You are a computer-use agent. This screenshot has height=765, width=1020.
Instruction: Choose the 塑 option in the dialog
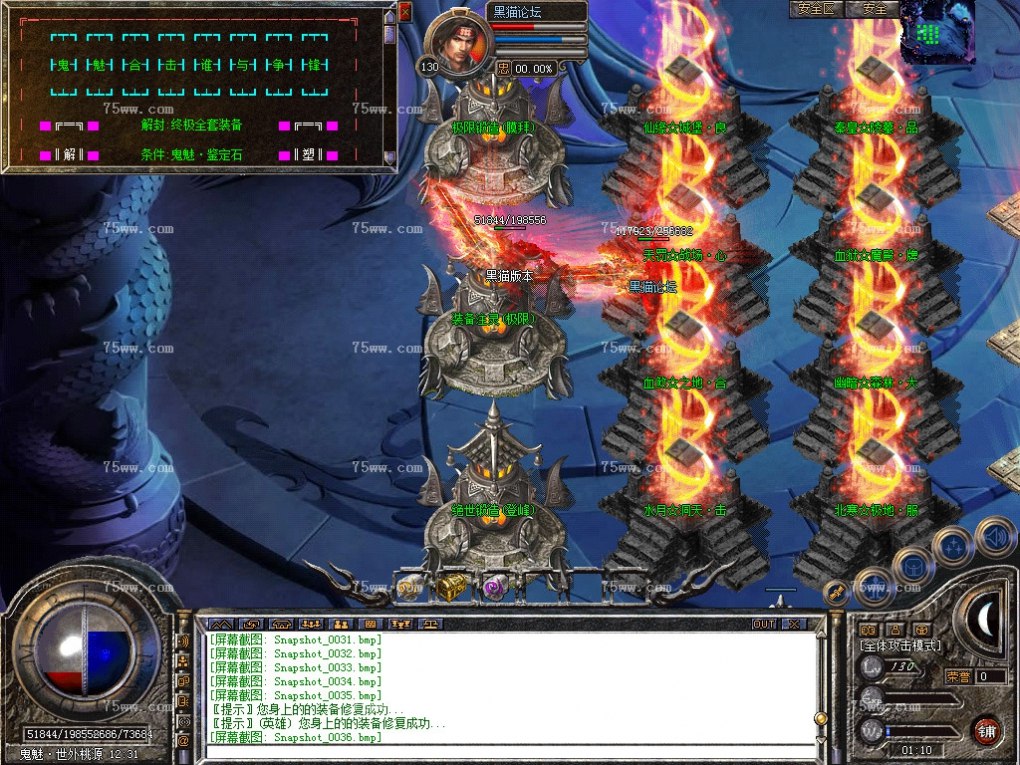pyautogui.click(x=308, y=155)
